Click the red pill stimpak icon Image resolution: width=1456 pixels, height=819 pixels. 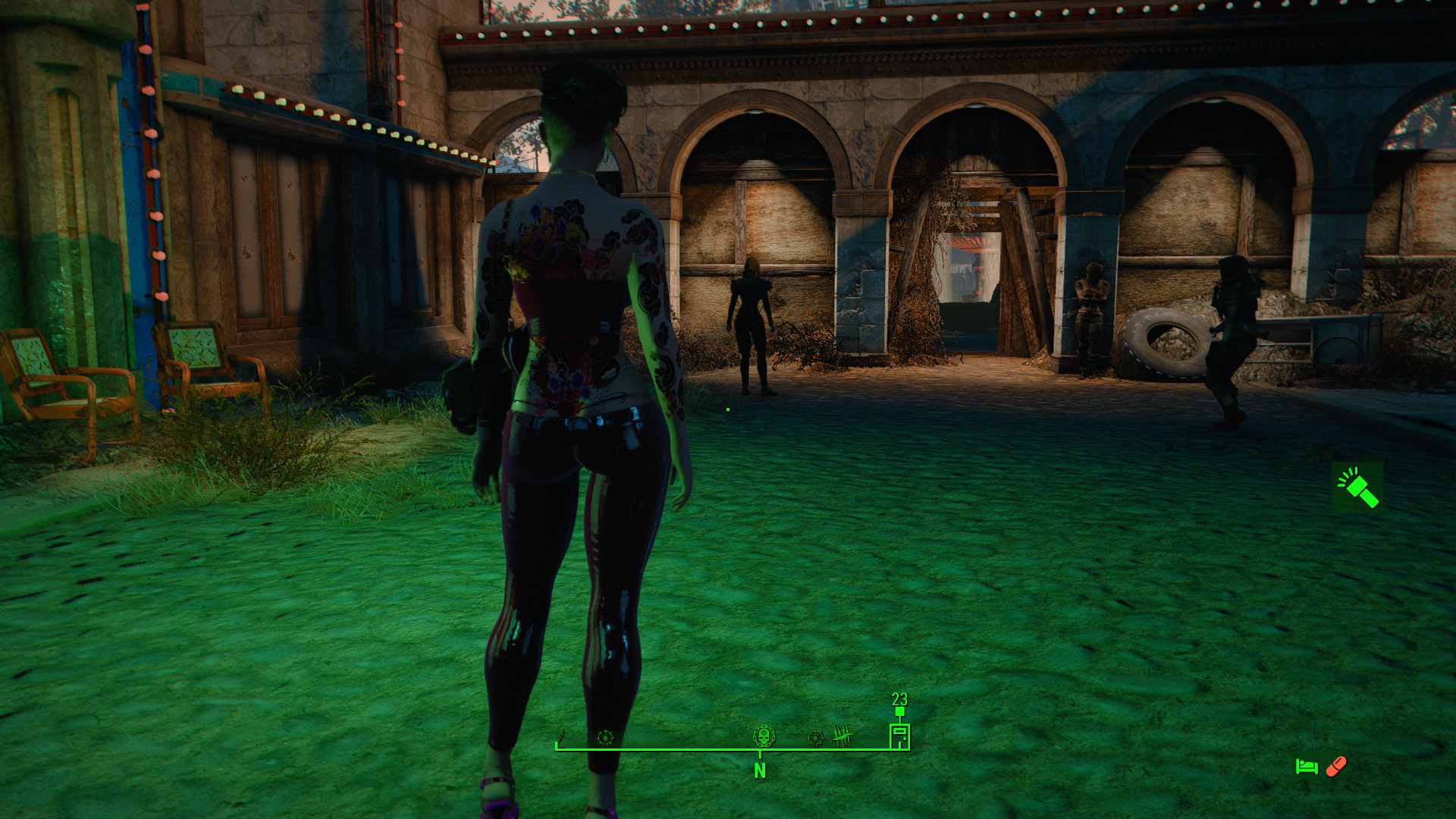pos(1337,767)
